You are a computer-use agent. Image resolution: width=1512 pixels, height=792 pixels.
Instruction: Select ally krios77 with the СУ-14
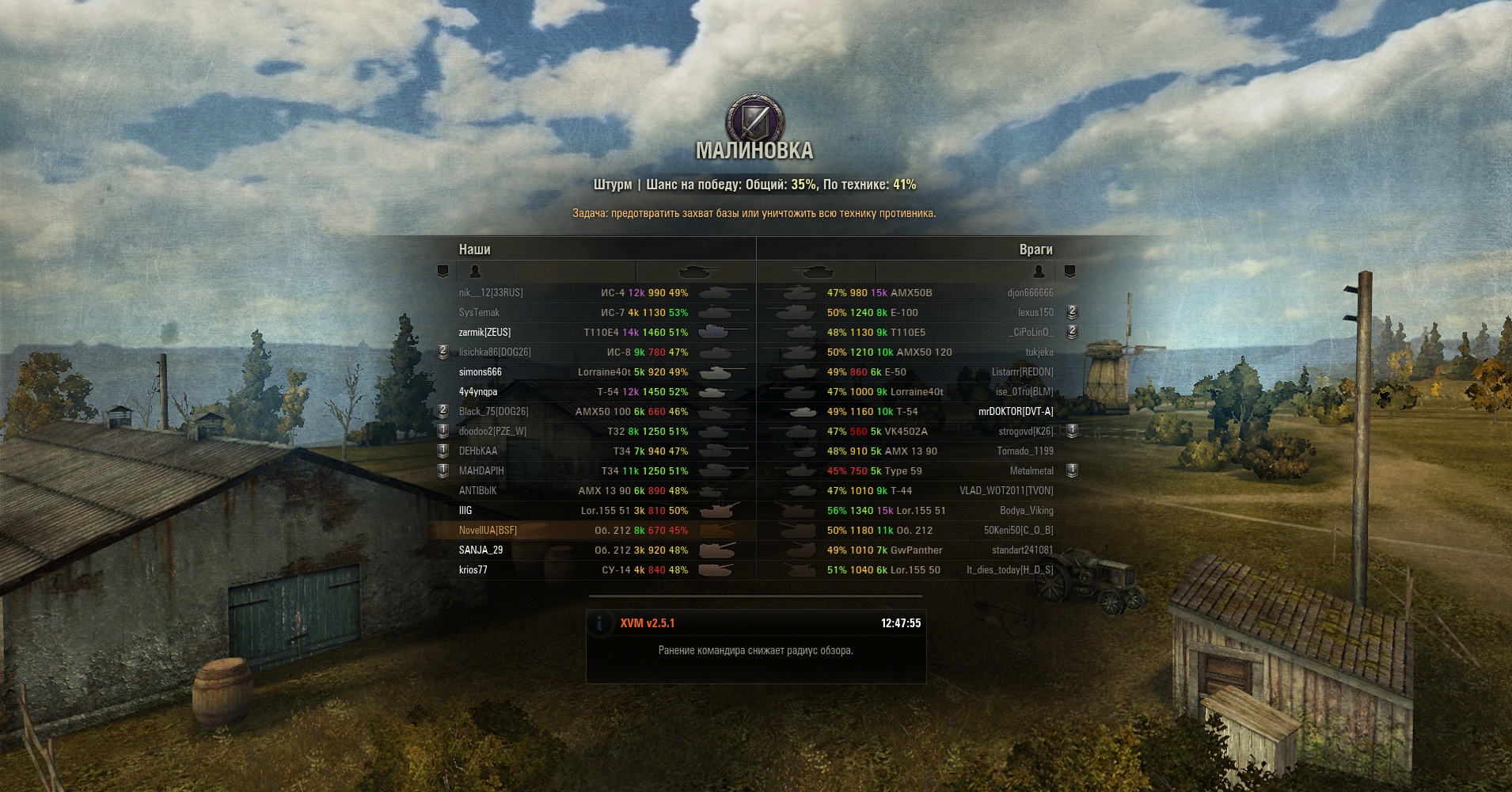click(x=473, y=570)
